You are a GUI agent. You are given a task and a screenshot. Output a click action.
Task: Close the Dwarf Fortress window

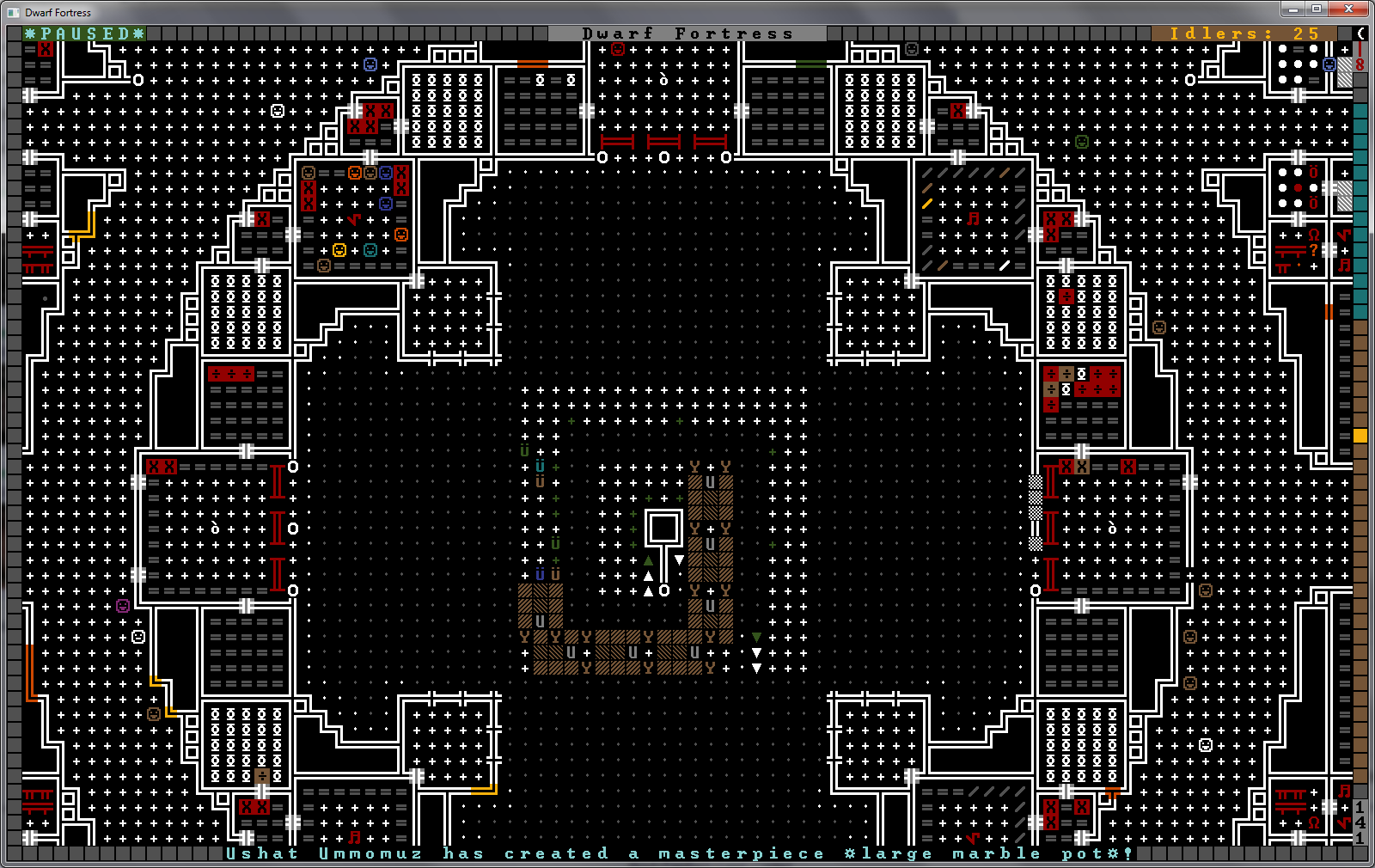1348,9
